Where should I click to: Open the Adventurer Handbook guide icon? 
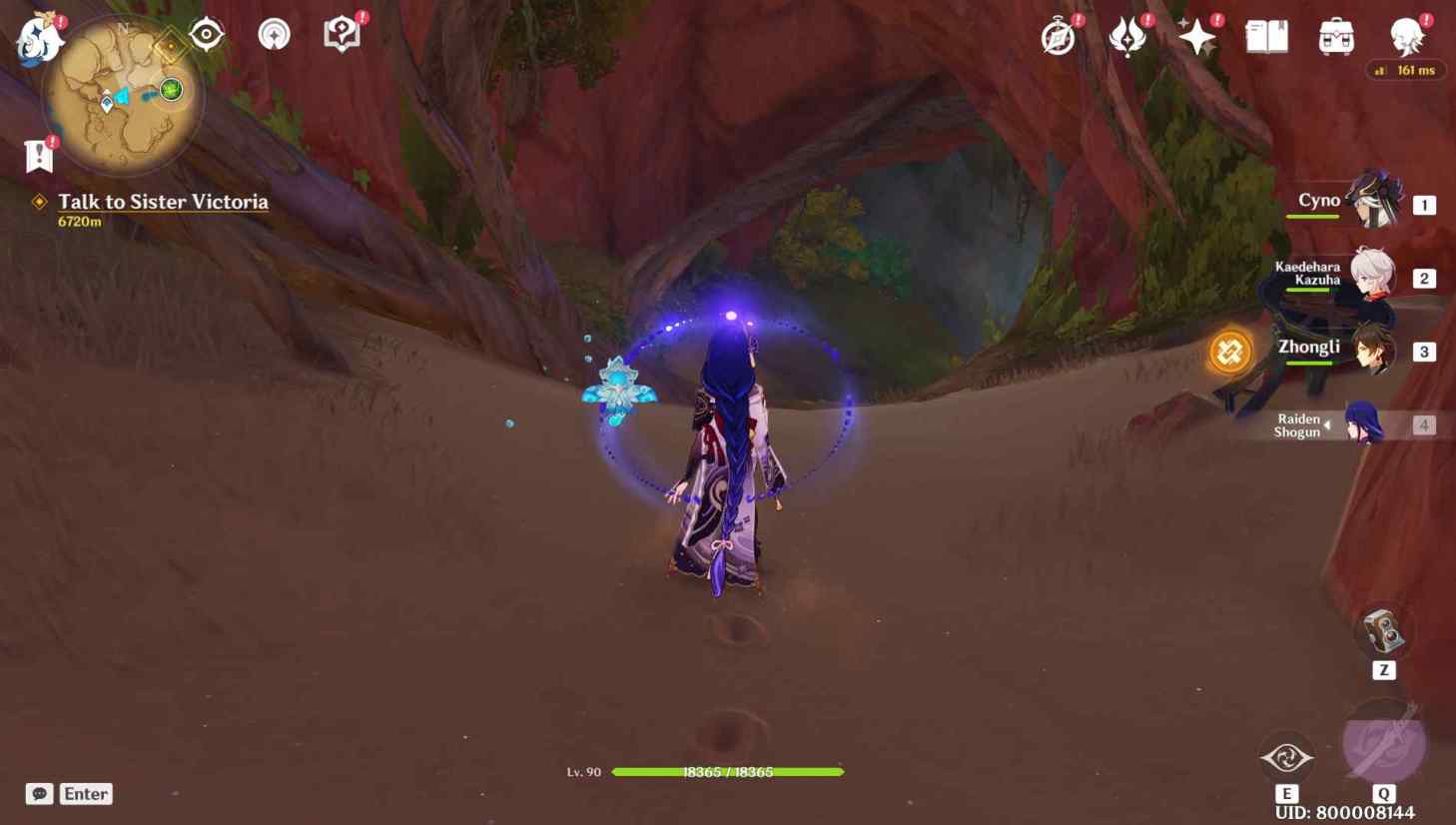click(x=344, y=32)
